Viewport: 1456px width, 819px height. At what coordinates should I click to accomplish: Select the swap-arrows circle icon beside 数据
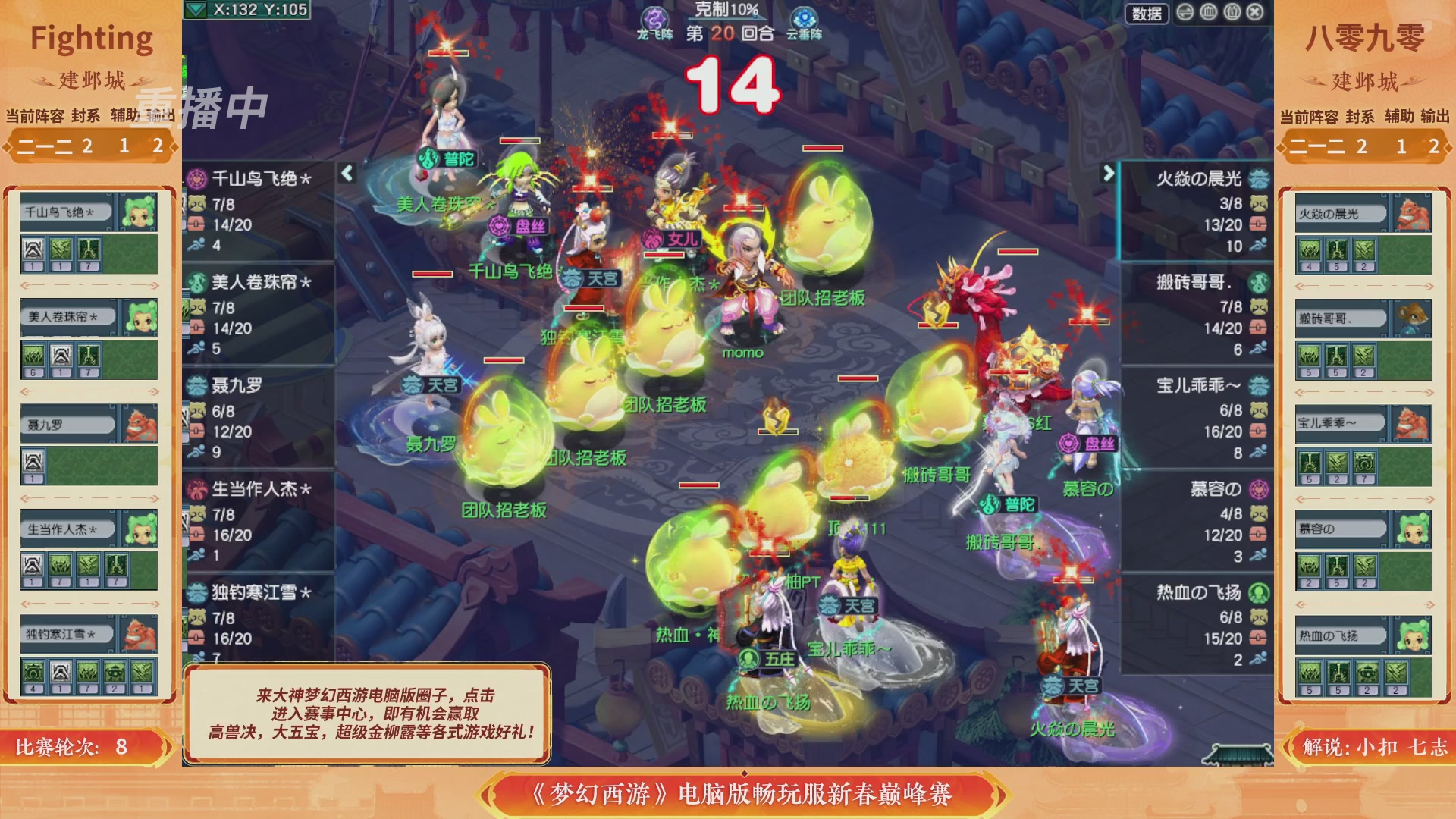click(1185, 13)
